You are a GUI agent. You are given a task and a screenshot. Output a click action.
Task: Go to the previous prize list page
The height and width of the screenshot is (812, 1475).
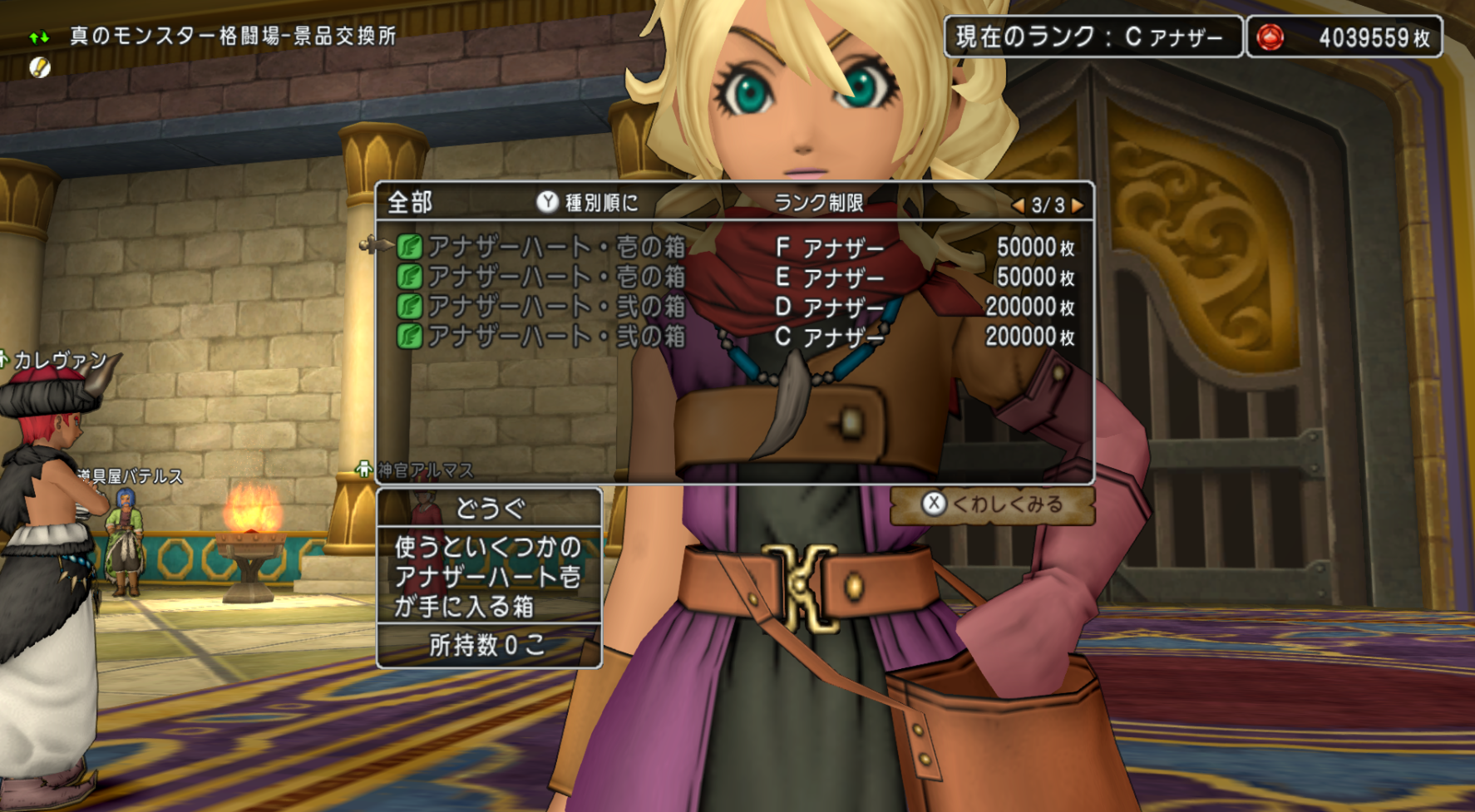pos(1018,205)
